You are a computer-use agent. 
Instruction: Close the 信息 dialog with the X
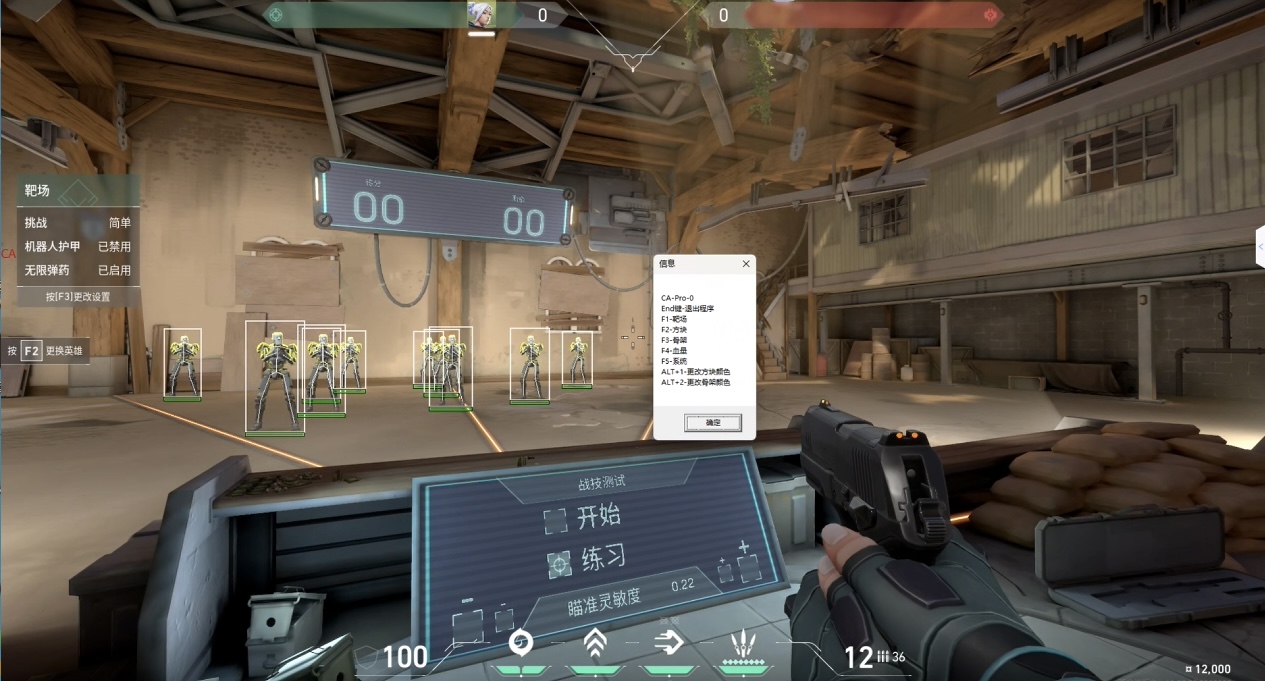745,264
